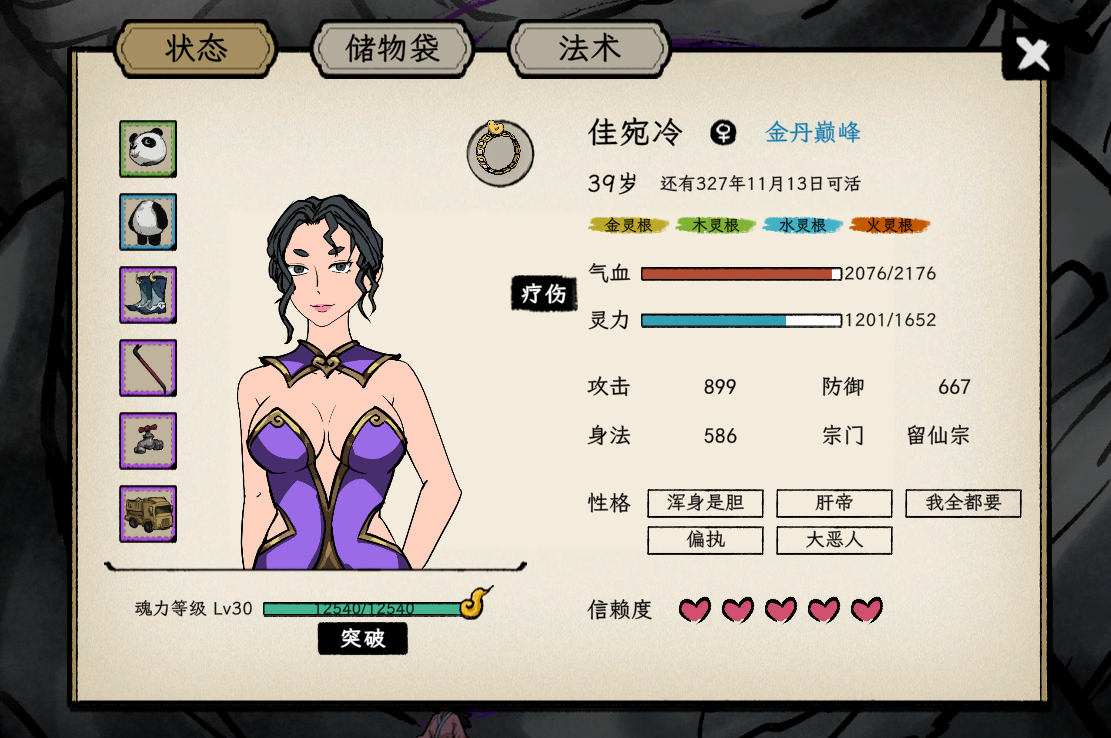1111x738 pixels.
Task: Click the golden ring accessory slot
Action: click(x=499, y=153)
